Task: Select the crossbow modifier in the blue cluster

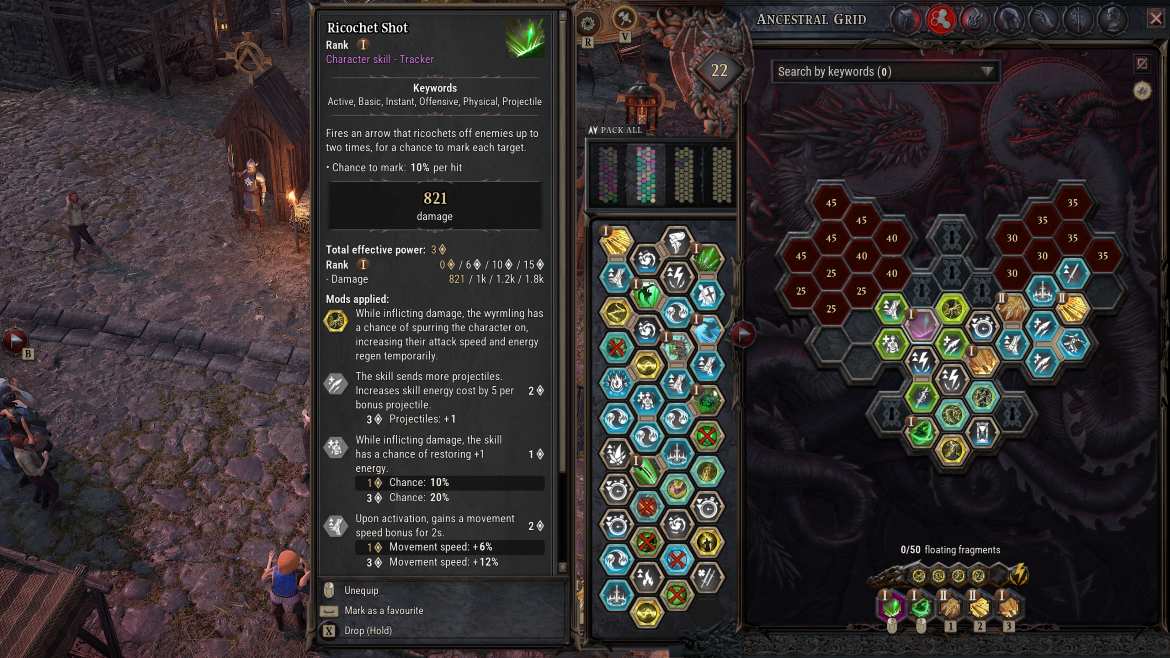Action: pos(1072,344)
